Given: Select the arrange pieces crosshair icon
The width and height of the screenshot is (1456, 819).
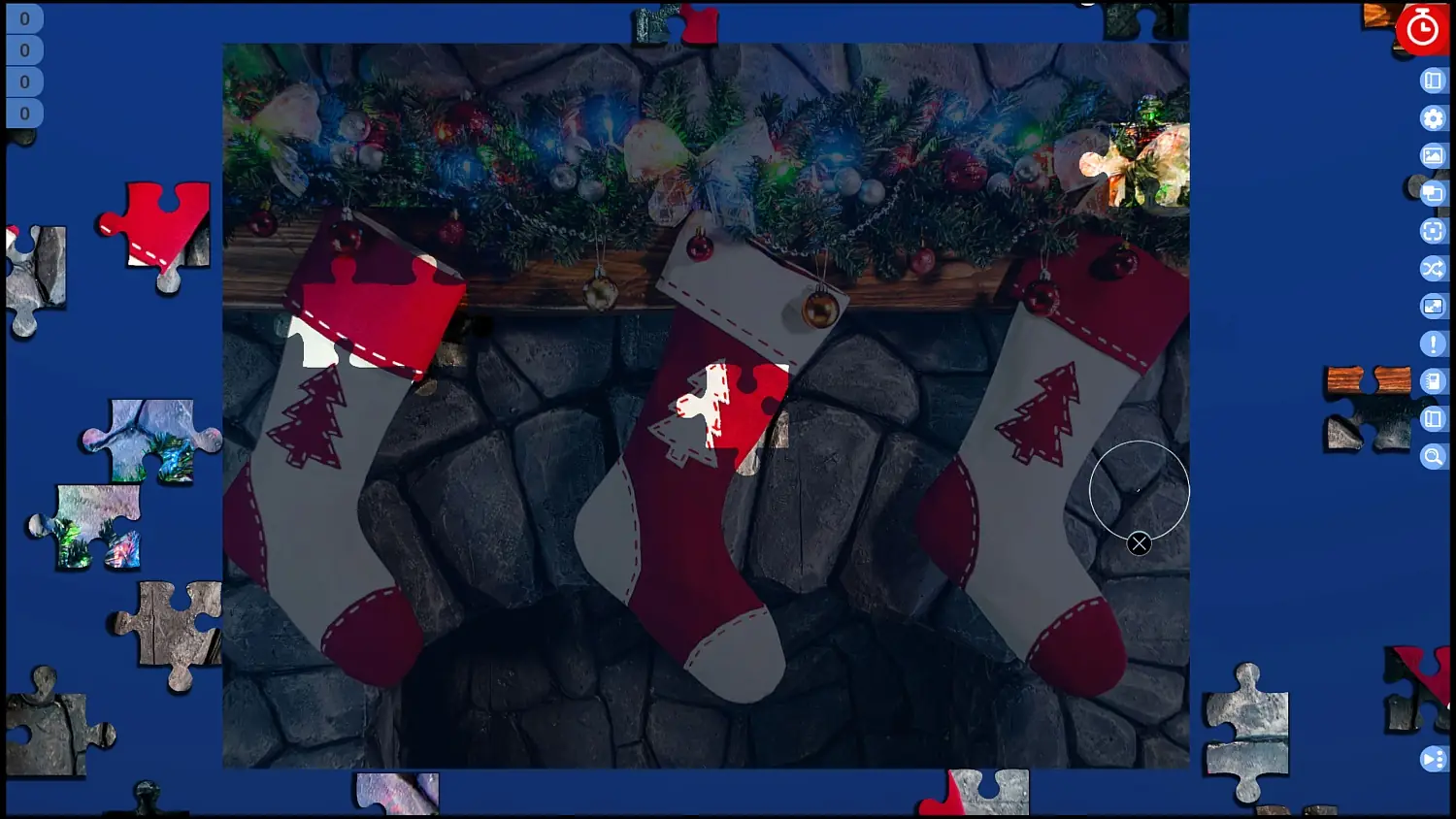Looking at the screenshot, I should [x=1433, y=231].
